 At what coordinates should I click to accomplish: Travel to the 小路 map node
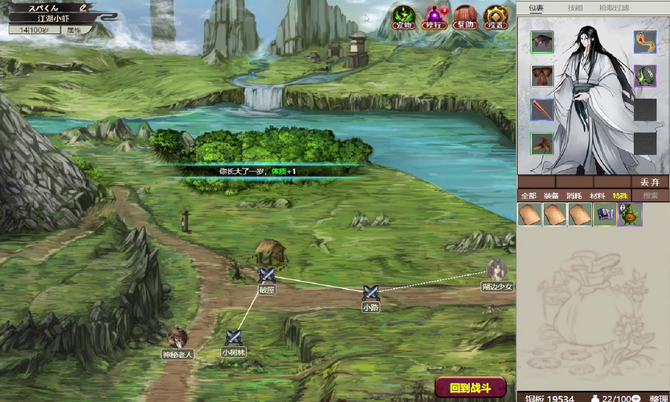tap(371, 292)
